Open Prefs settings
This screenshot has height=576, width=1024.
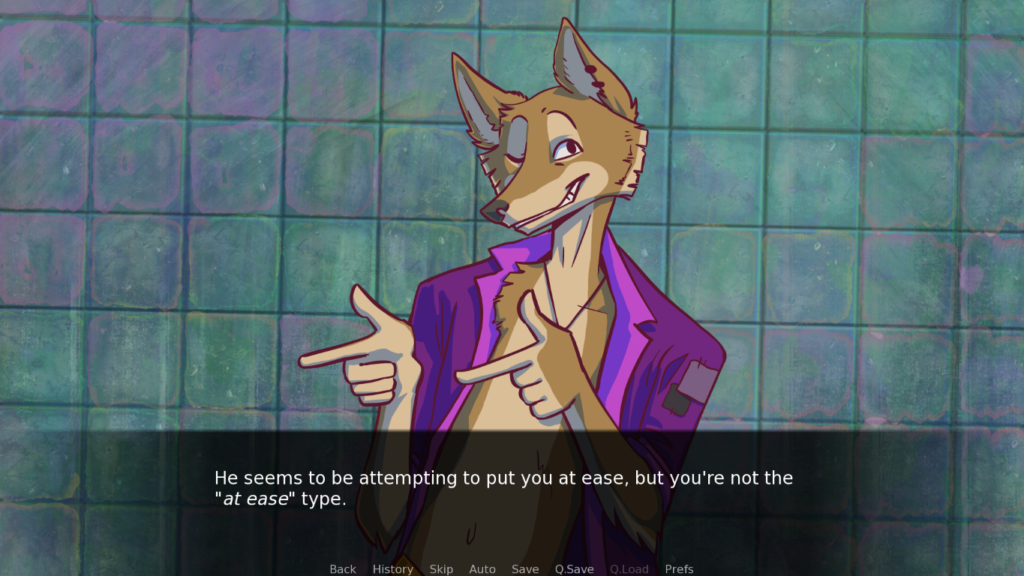(679, 569)
